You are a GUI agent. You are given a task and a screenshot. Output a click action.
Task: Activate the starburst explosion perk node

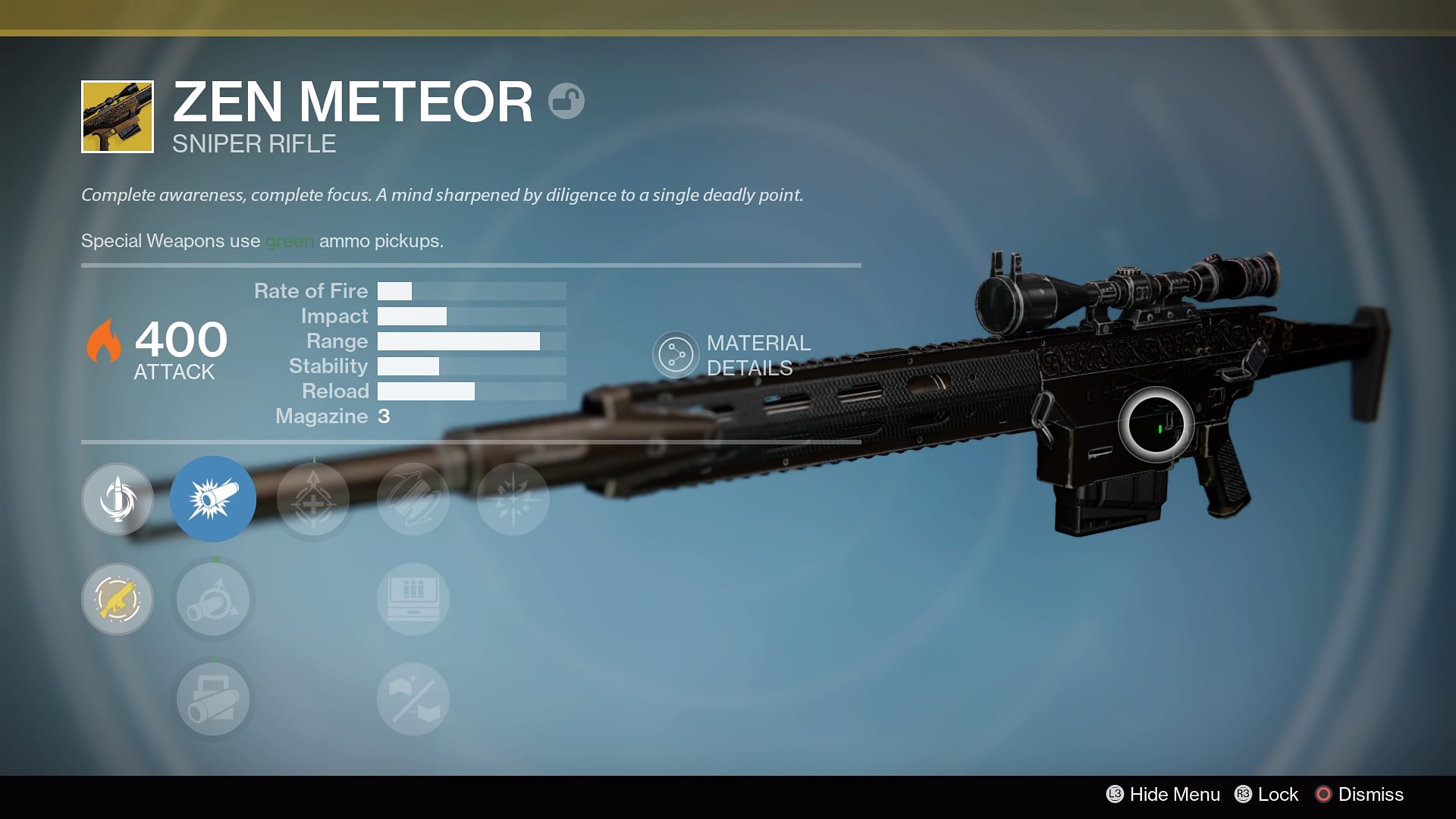[513, 499]
